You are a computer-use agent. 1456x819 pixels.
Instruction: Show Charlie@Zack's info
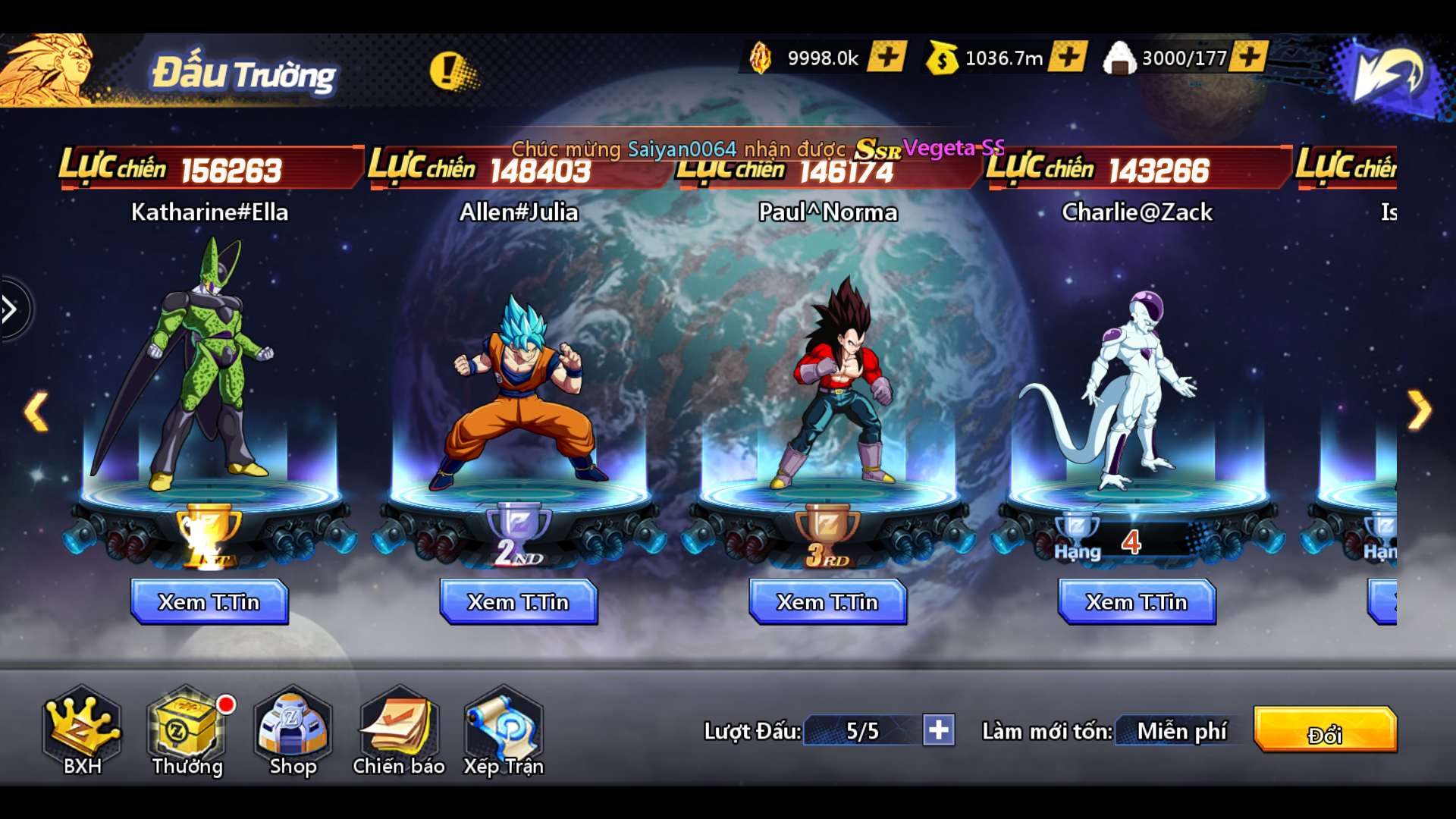click(x=1137, y=602)
